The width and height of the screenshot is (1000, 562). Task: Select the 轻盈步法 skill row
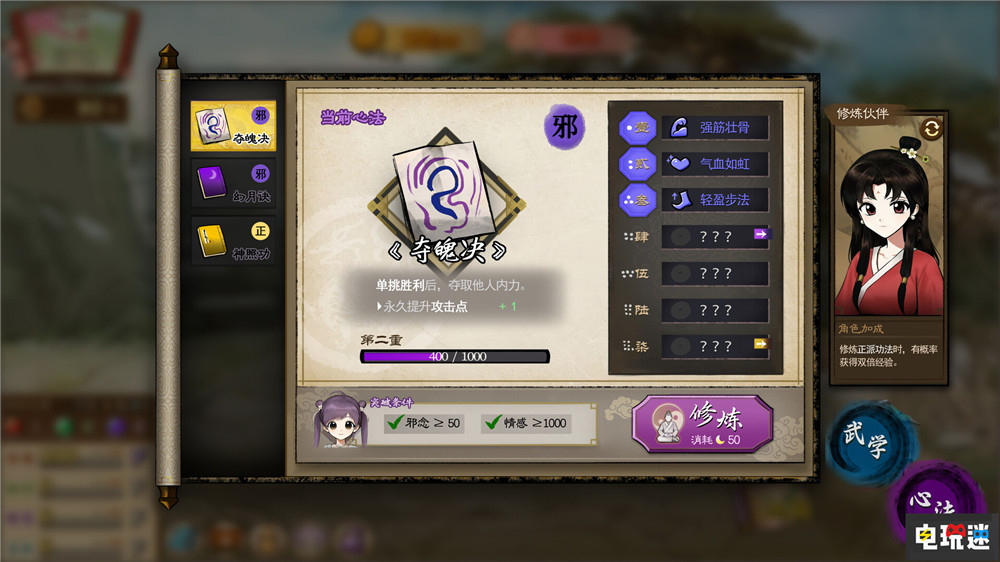[x=714, y=199]
